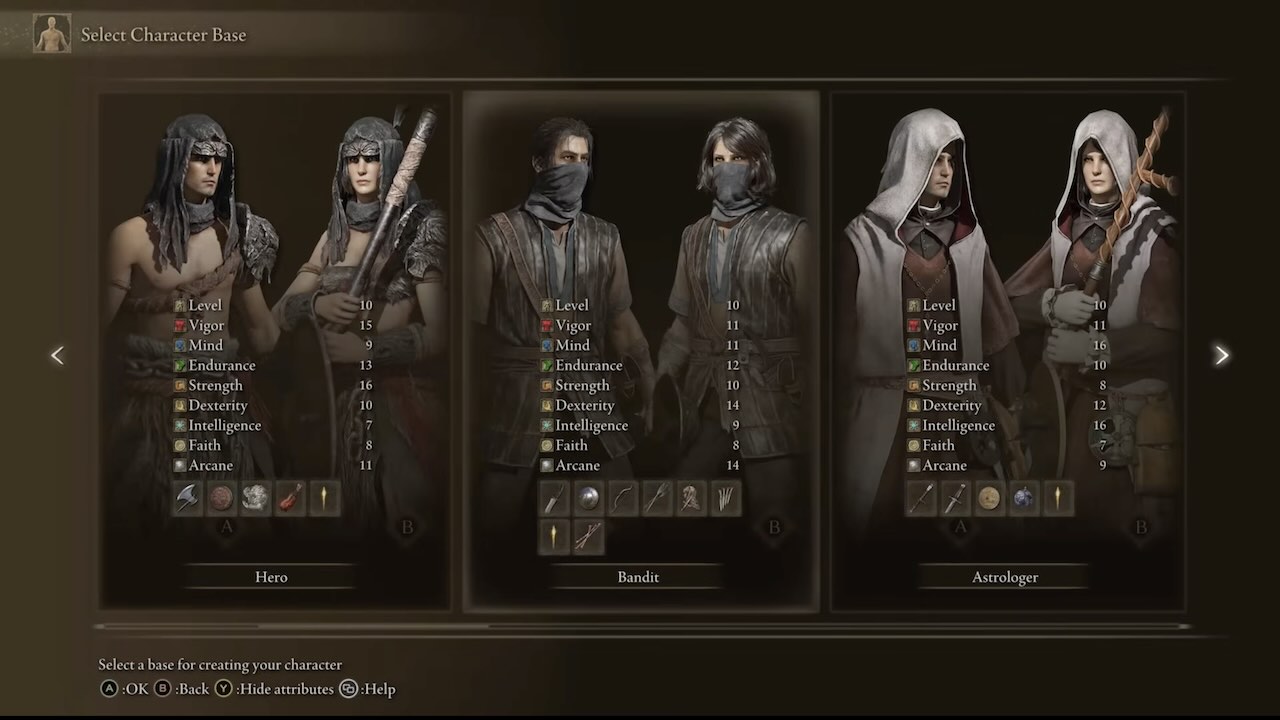This screenshot has height=720, width=1280.
Task: Select the Hero's red flask item icon
Action: pyautogui.click(x=290, y=498)
